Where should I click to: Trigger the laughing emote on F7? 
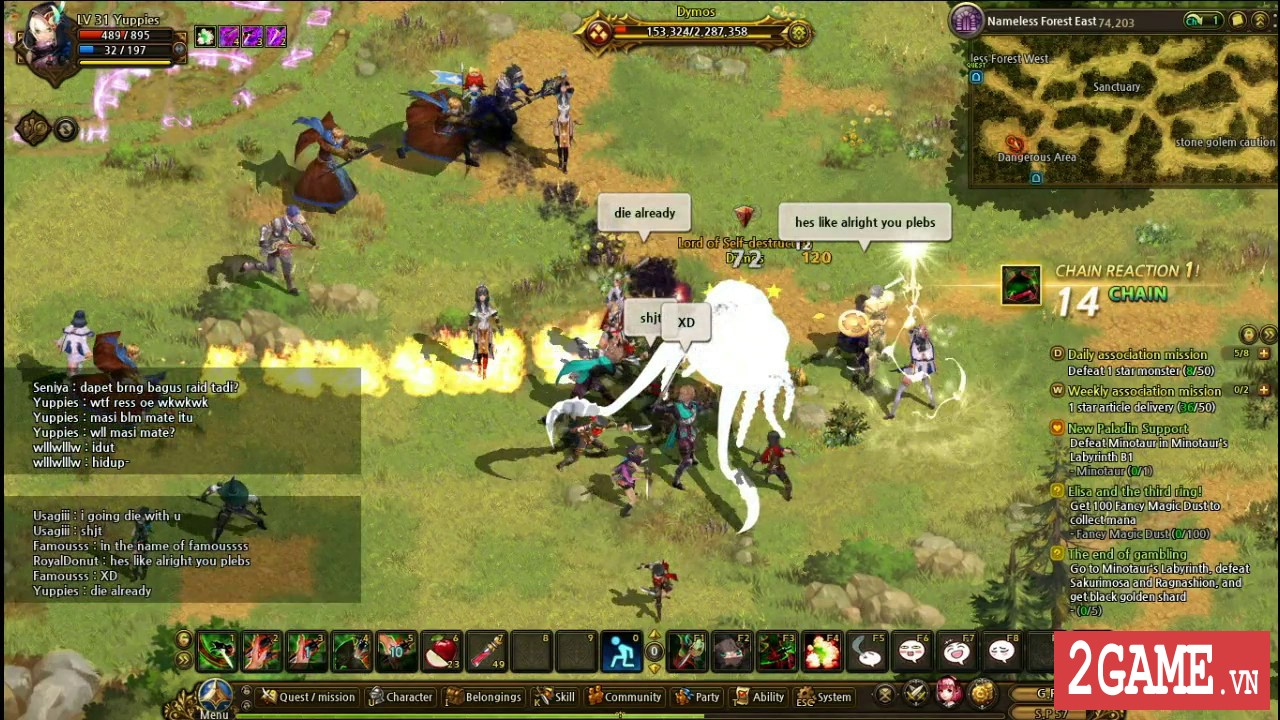(956, 651)
